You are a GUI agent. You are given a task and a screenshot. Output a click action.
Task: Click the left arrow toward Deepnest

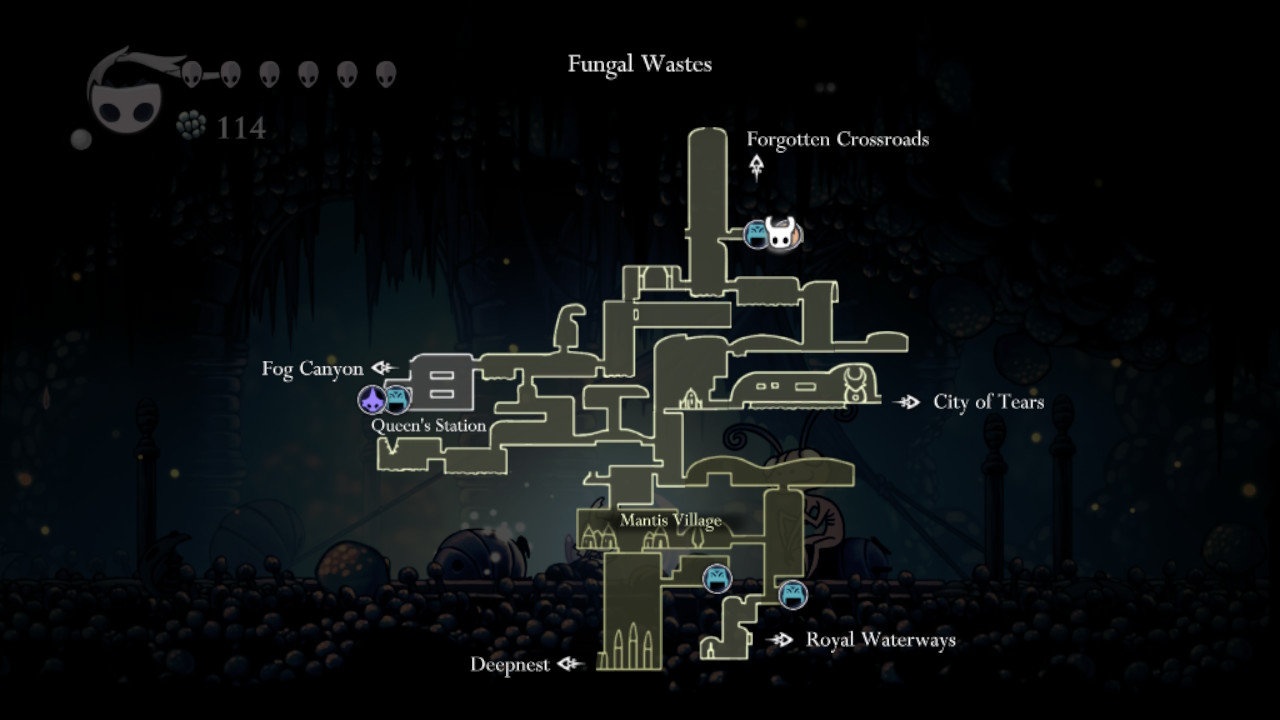tap(568, 664)
